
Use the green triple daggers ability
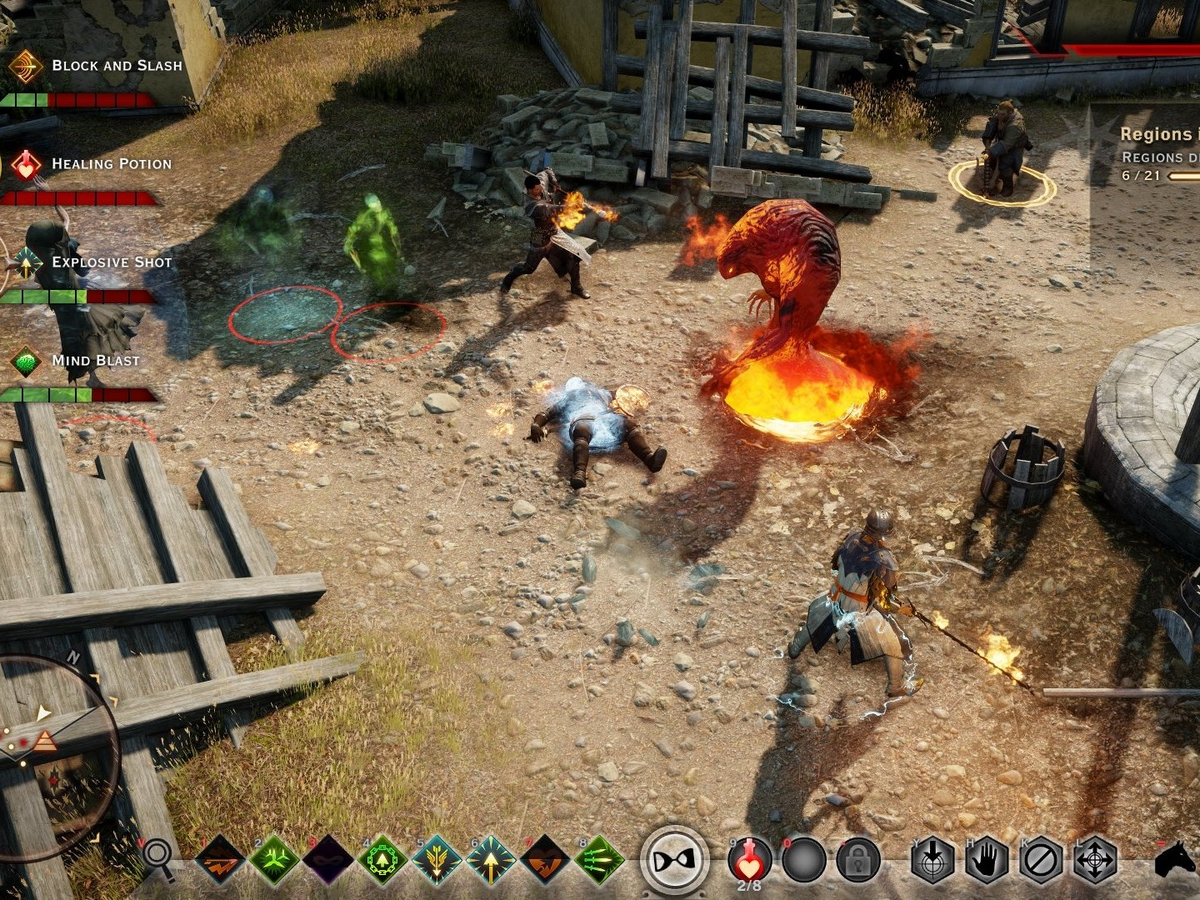599,860
